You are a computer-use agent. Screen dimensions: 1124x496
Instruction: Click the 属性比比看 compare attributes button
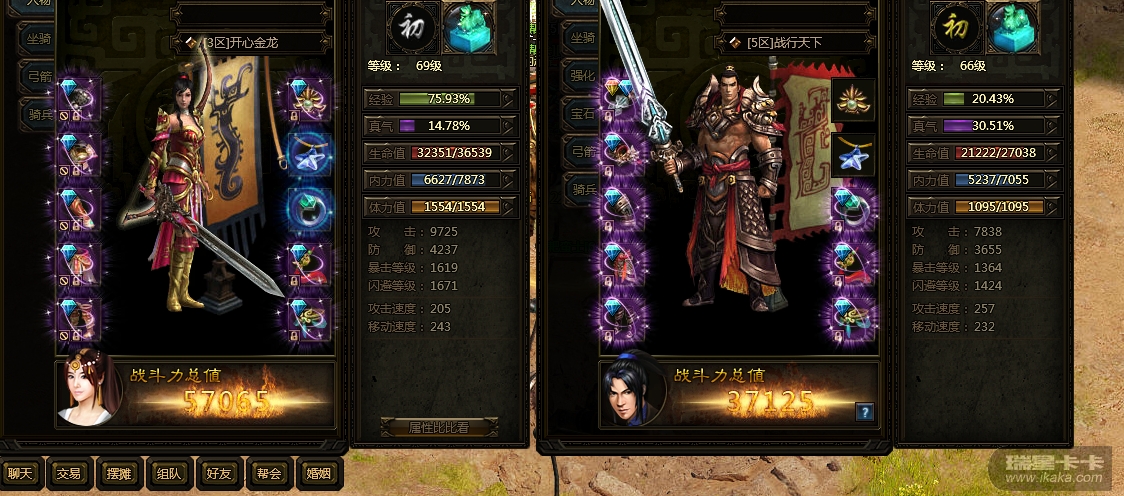(438, 427)
